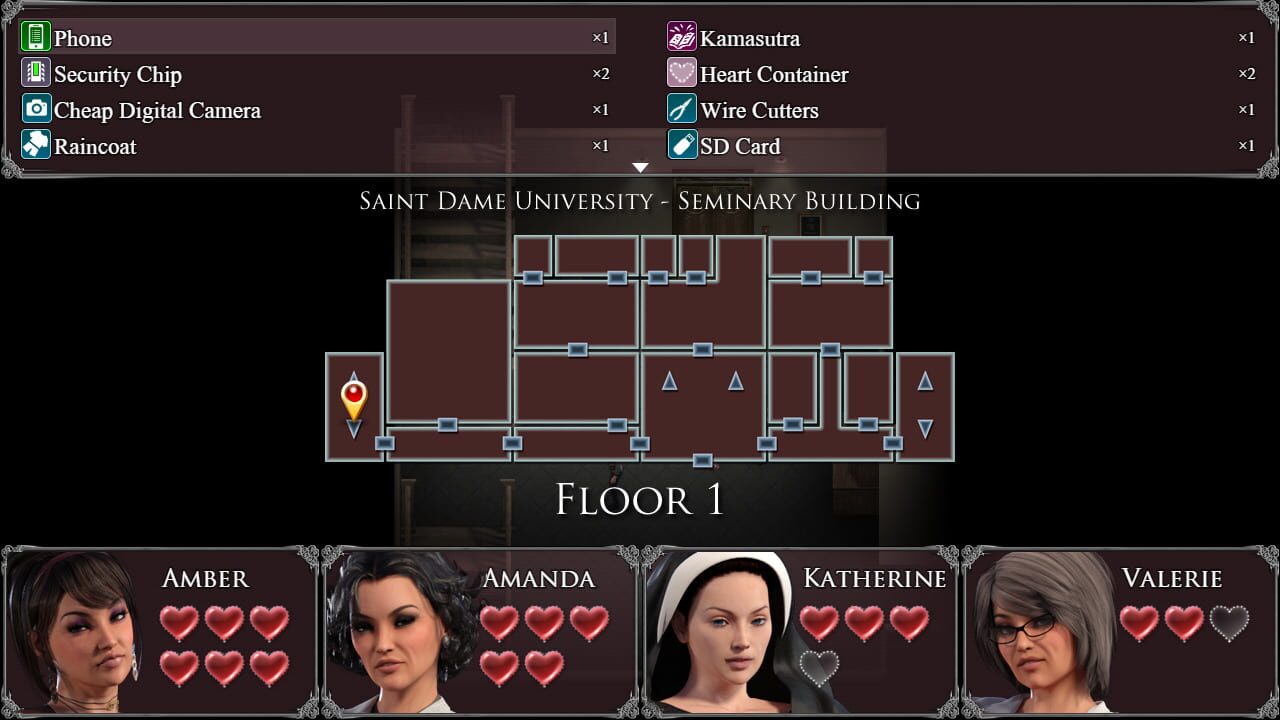Select the Phone icon in the inventory

(37, 37)
